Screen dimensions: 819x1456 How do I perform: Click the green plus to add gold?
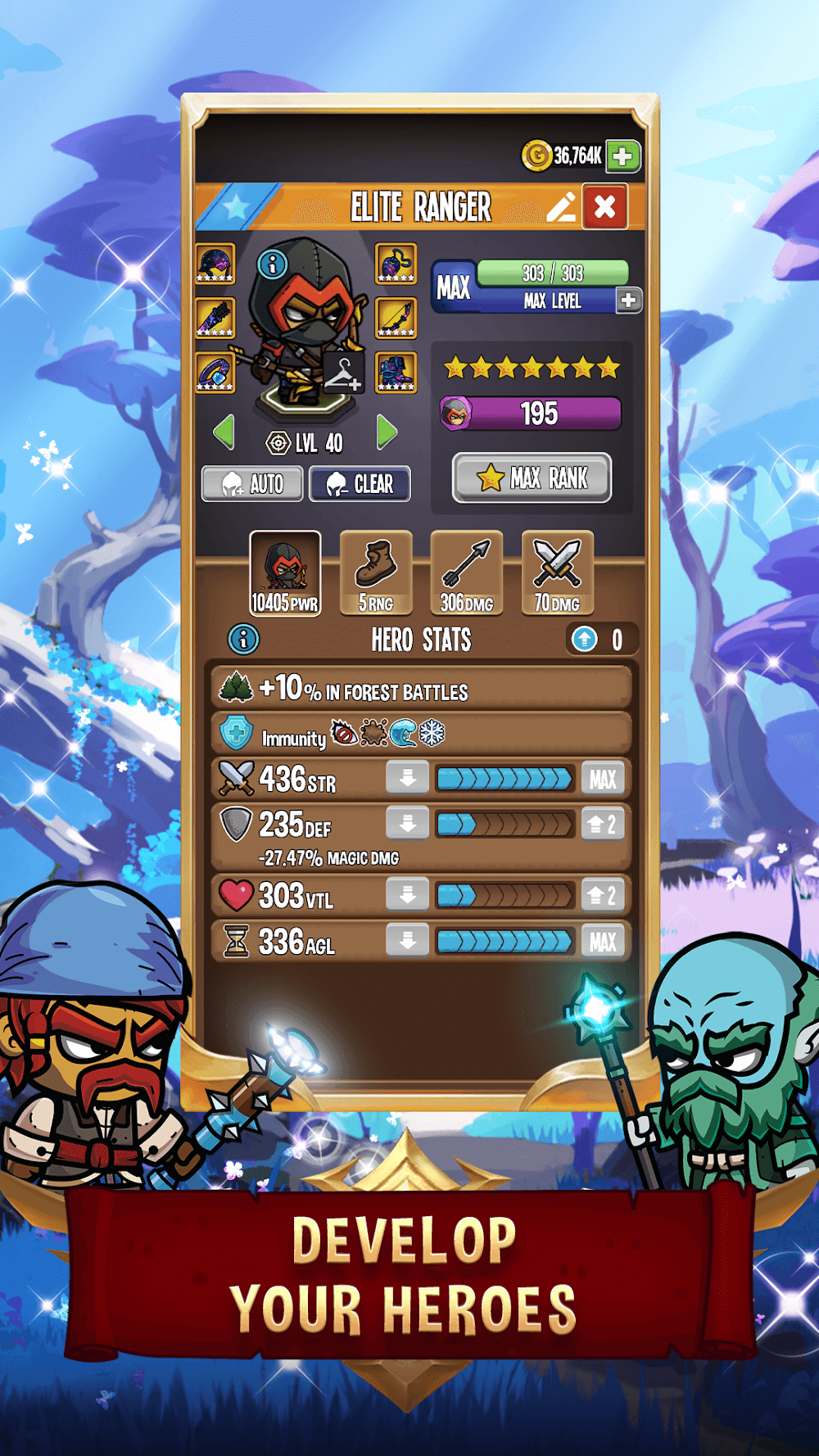pos(622,156)
